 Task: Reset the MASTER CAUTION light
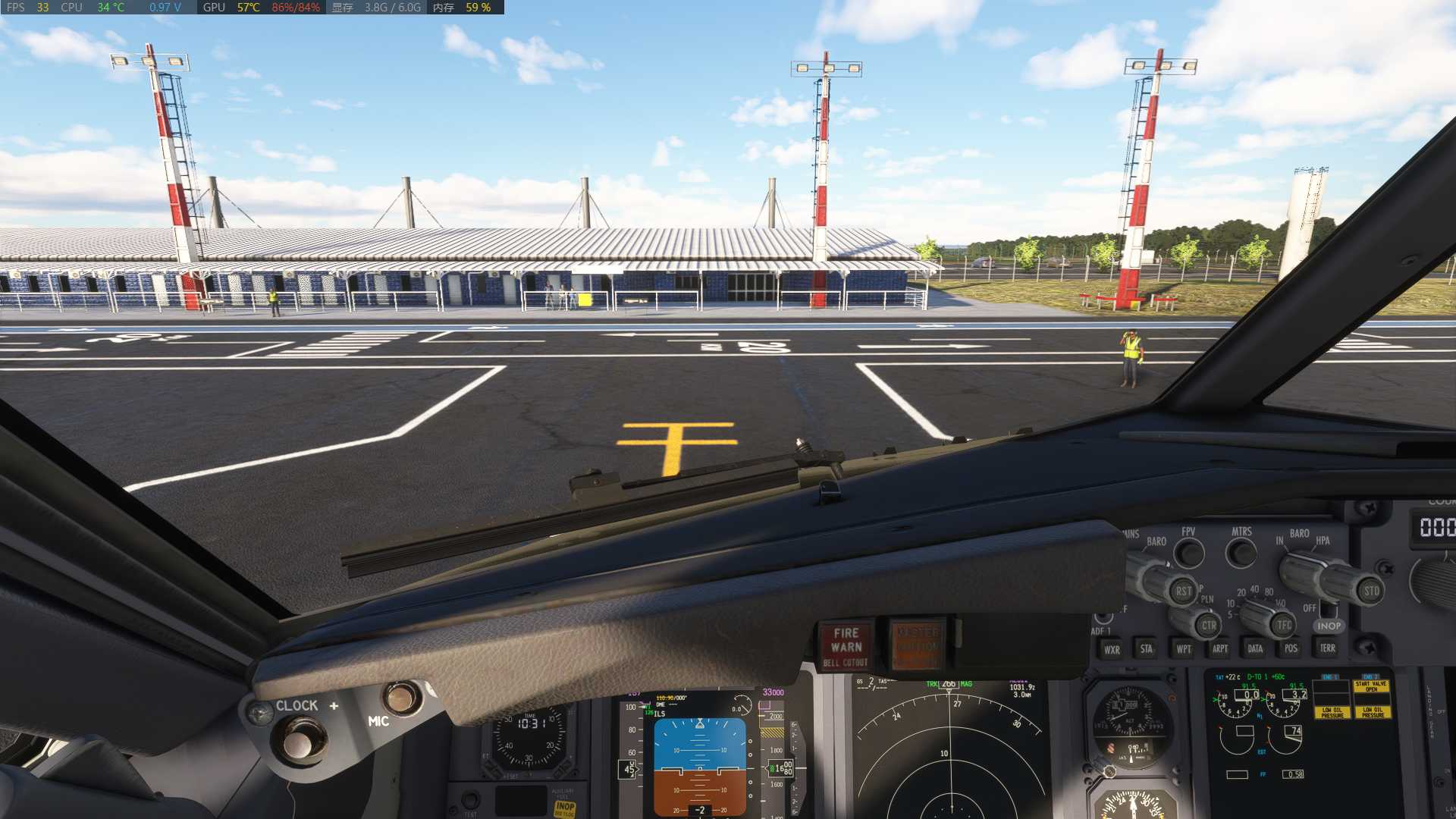pyautogui.click(x=917, y=647)
